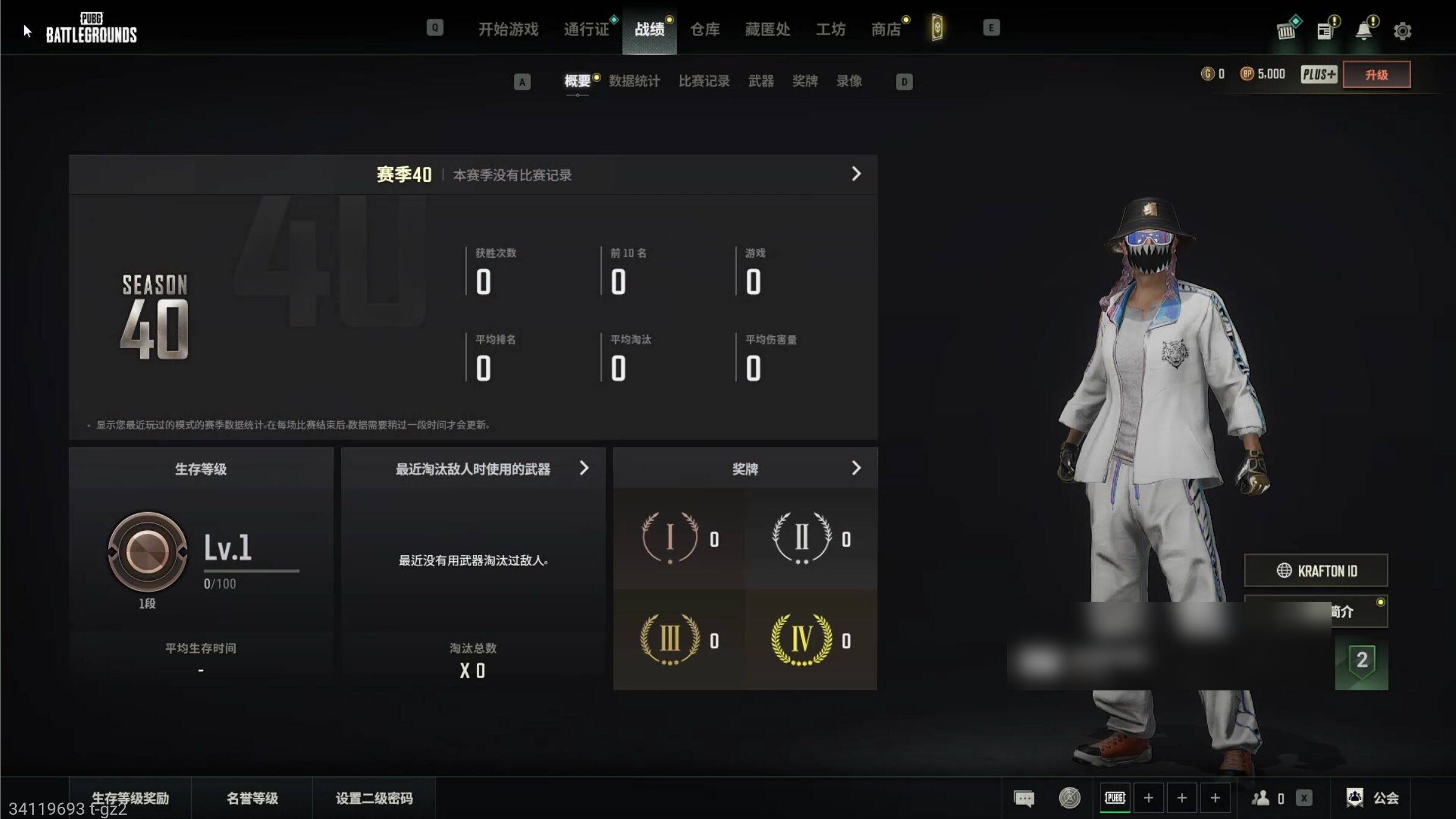Show the 比赛记录 match history tab

pos(704,81)
